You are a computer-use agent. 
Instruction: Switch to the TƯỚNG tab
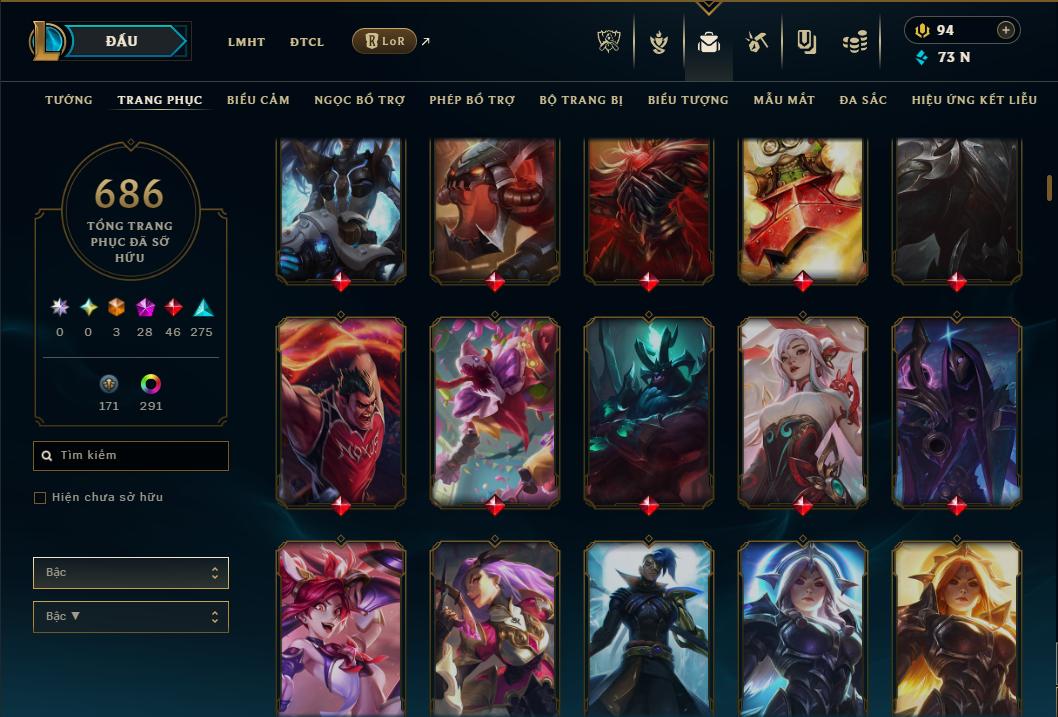point(69,100)
